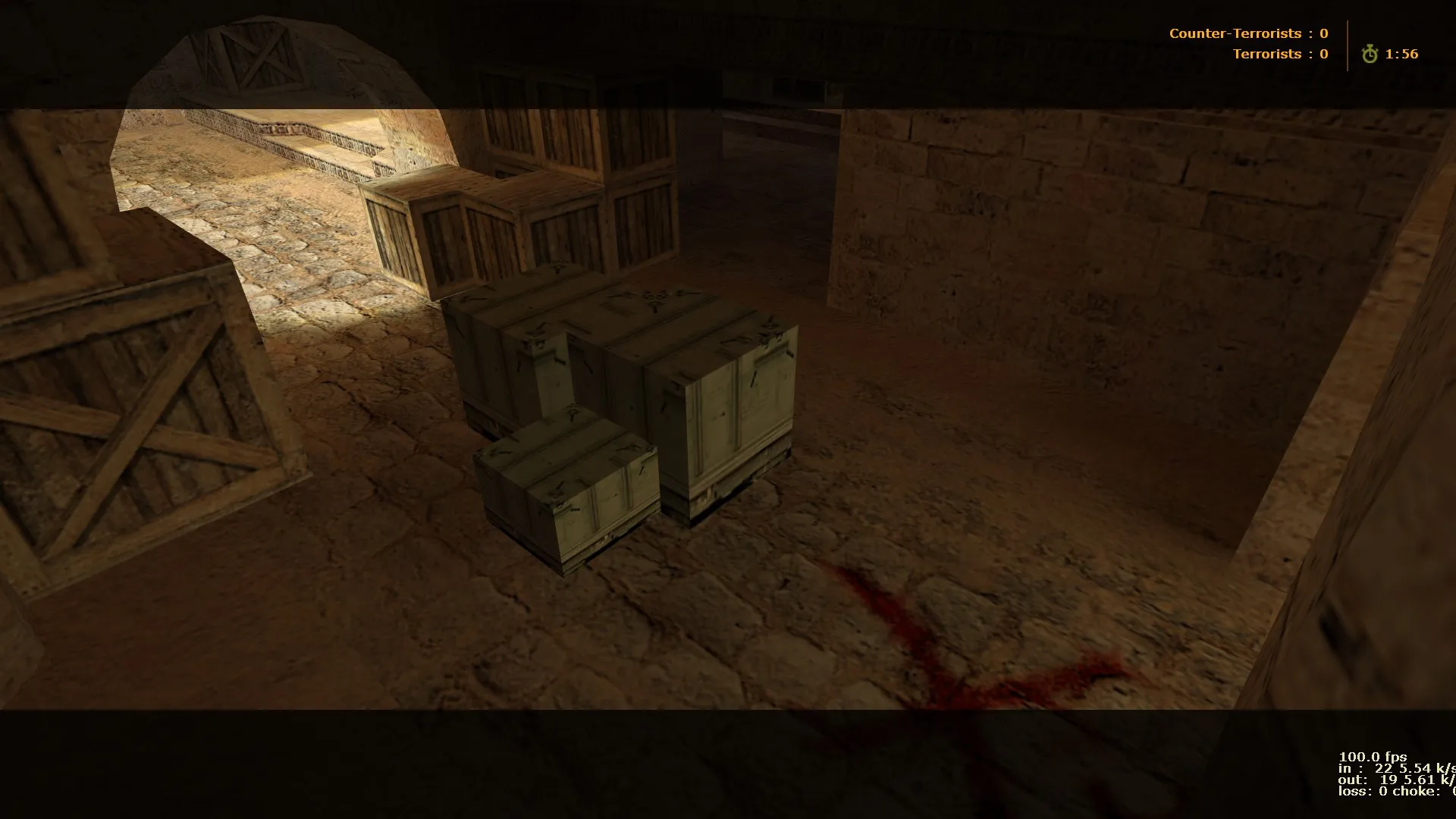This screenshot has width=1456, height=819.
Task: Select the round timer showing 1:56
Action: (1403, 54)
